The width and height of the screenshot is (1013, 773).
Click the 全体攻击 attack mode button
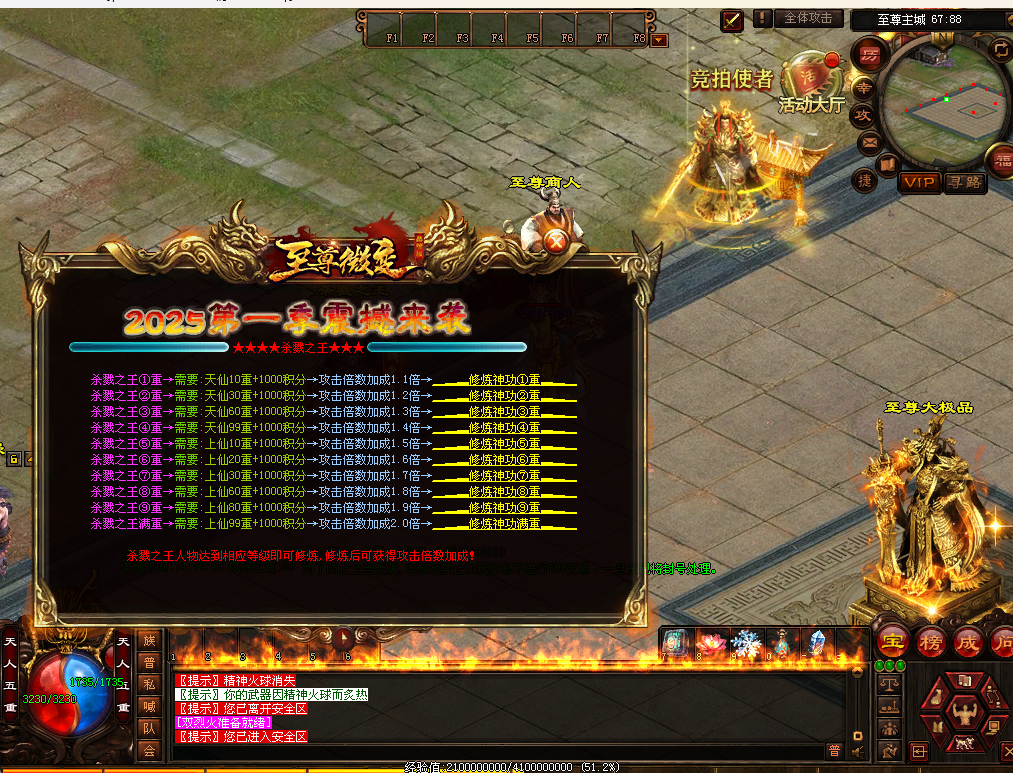click(808, 19)
